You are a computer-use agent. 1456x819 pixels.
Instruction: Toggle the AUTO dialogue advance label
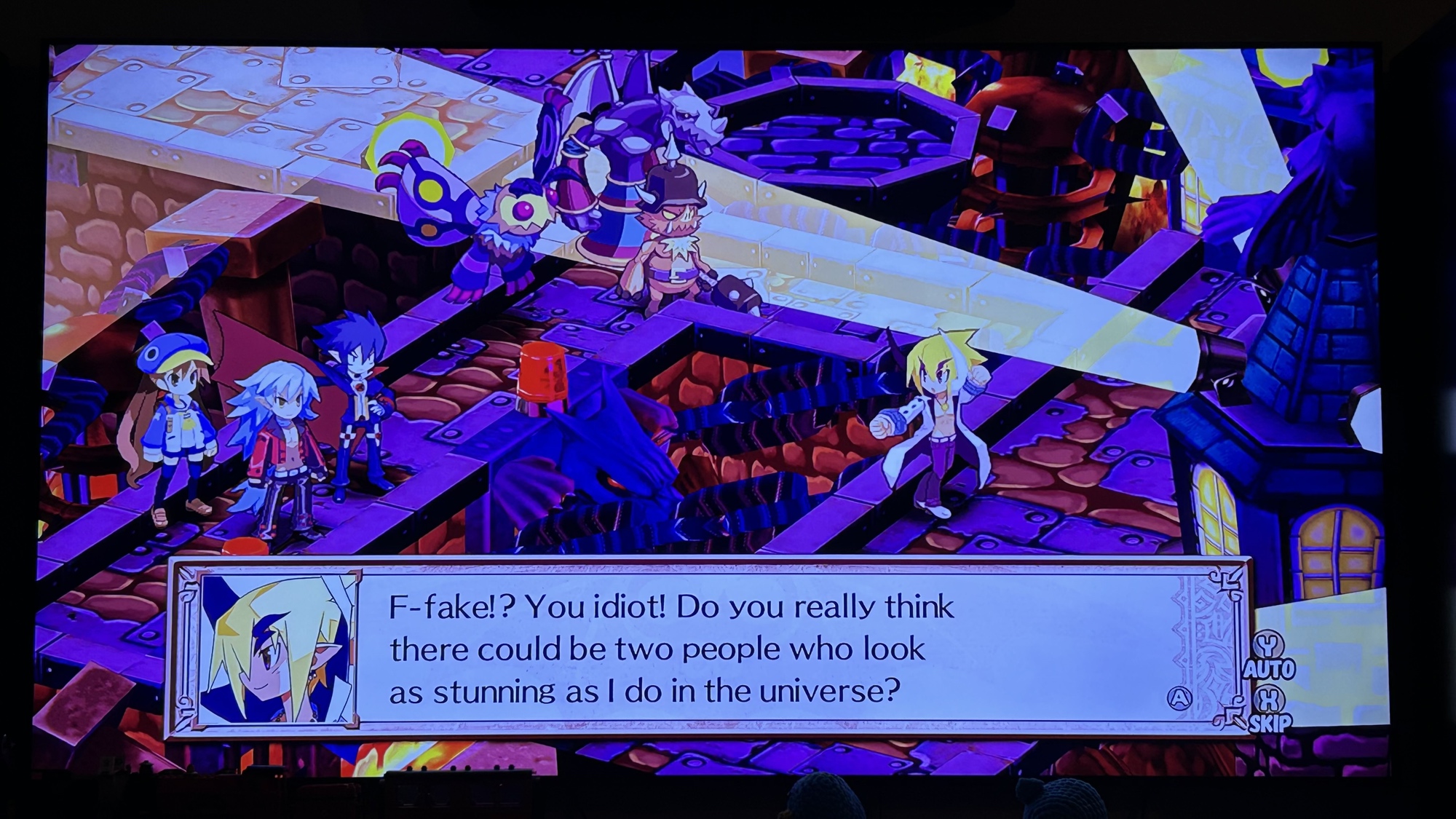1269,668
